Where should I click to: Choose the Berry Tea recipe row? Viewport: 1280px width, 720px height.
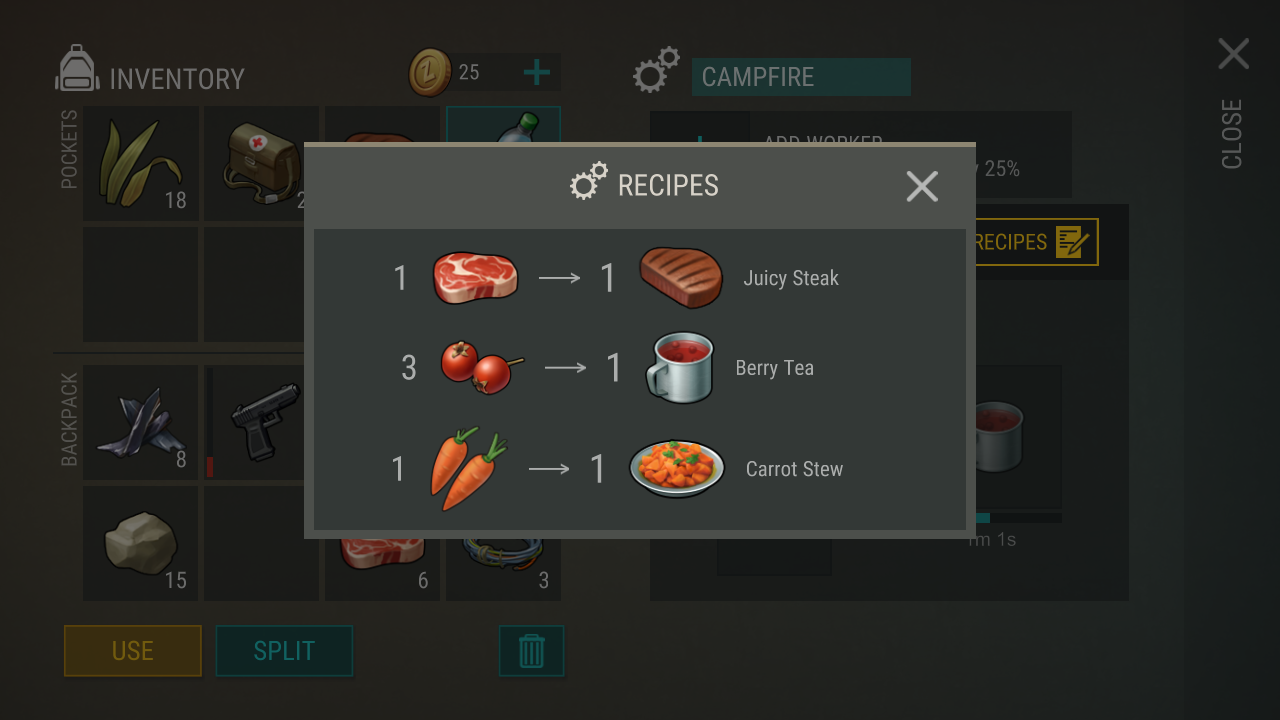point(640,368)
